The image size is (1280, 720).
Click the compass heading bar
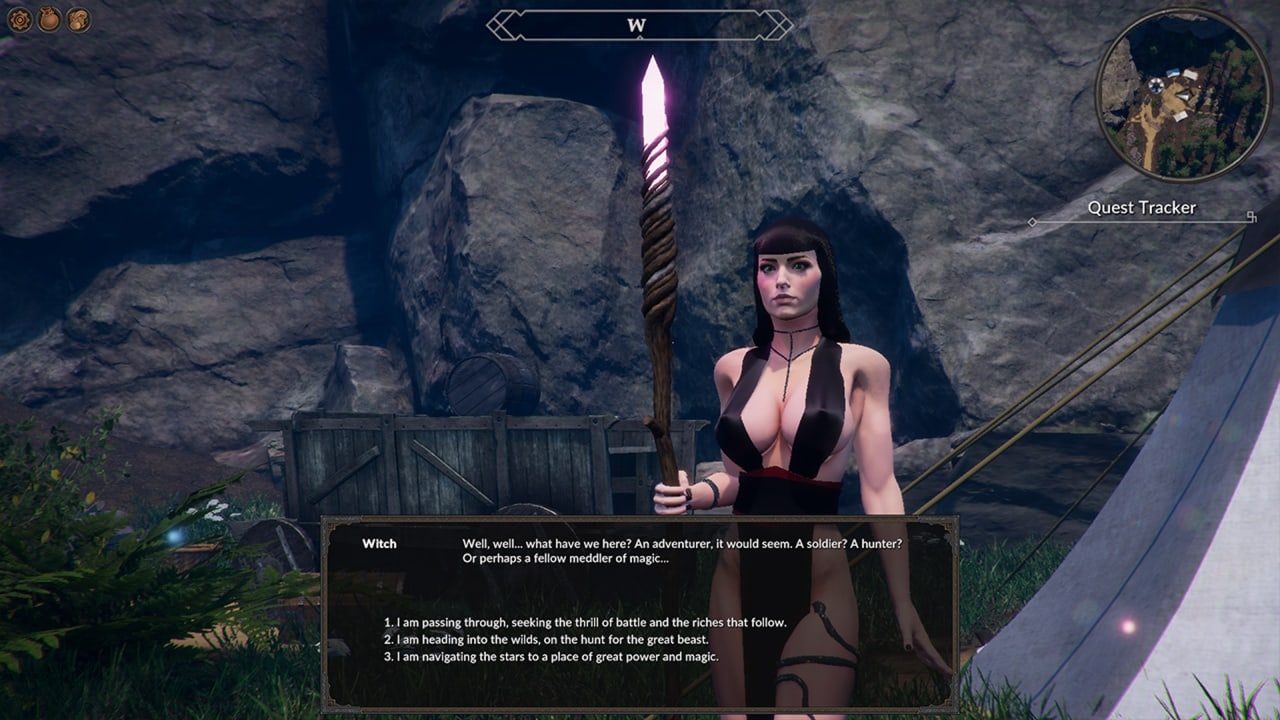[x=638, y=26]
